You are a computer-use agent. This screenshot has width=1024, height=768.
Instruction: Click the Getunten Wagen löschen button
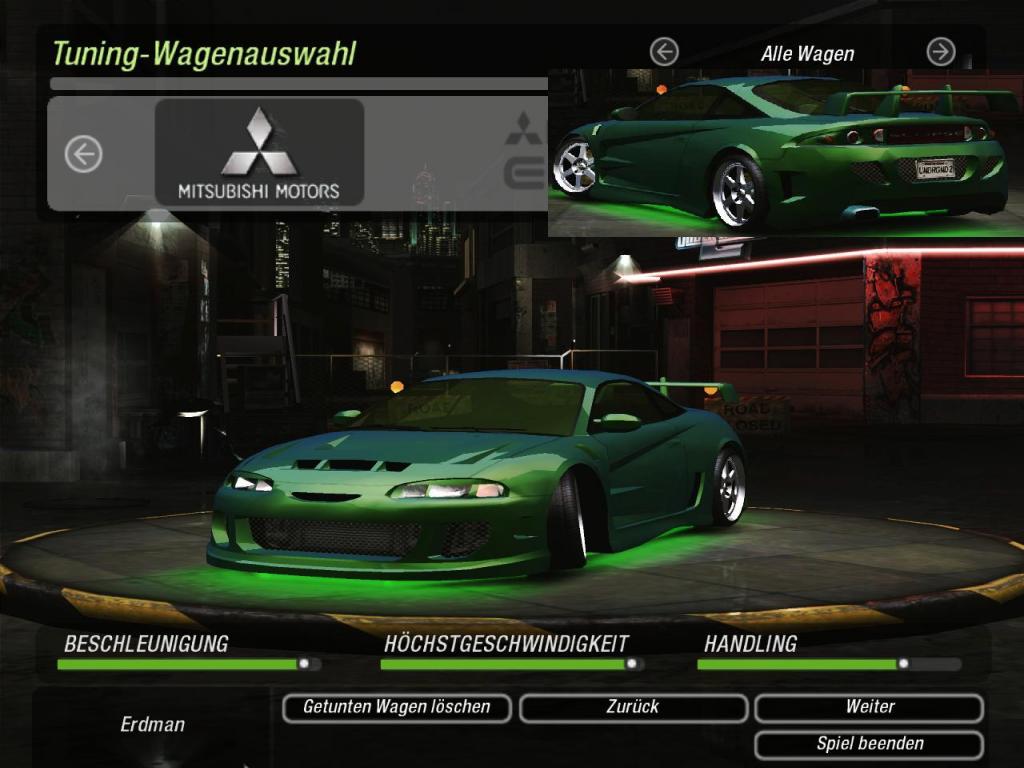(396, 708)
